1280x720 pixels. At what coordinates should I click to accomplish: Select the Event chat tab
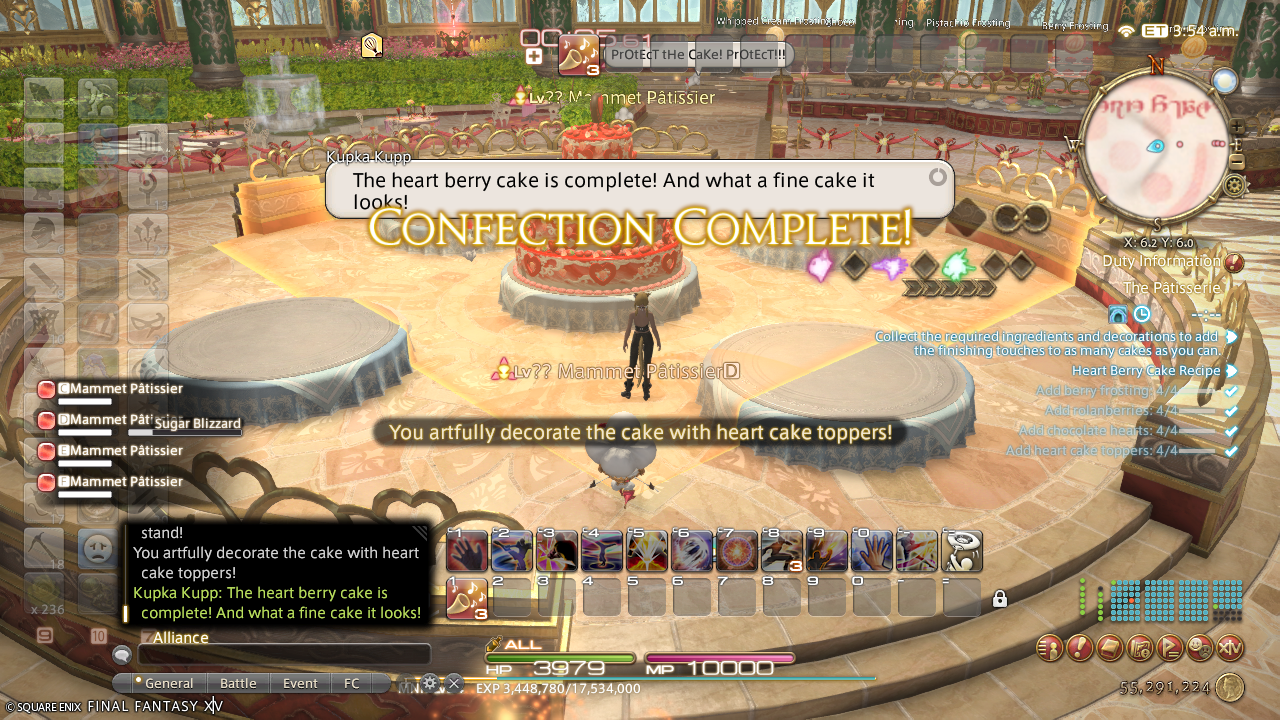300,684
